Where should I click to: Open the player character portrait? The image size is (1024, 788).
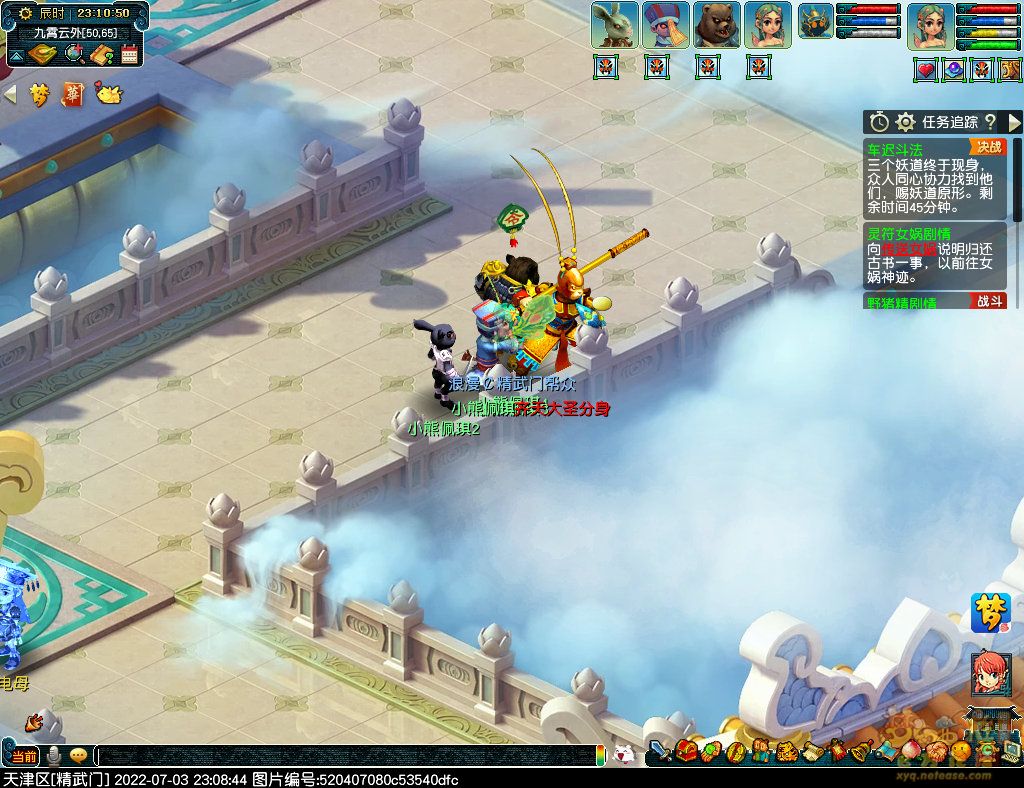tap(930, 26)
